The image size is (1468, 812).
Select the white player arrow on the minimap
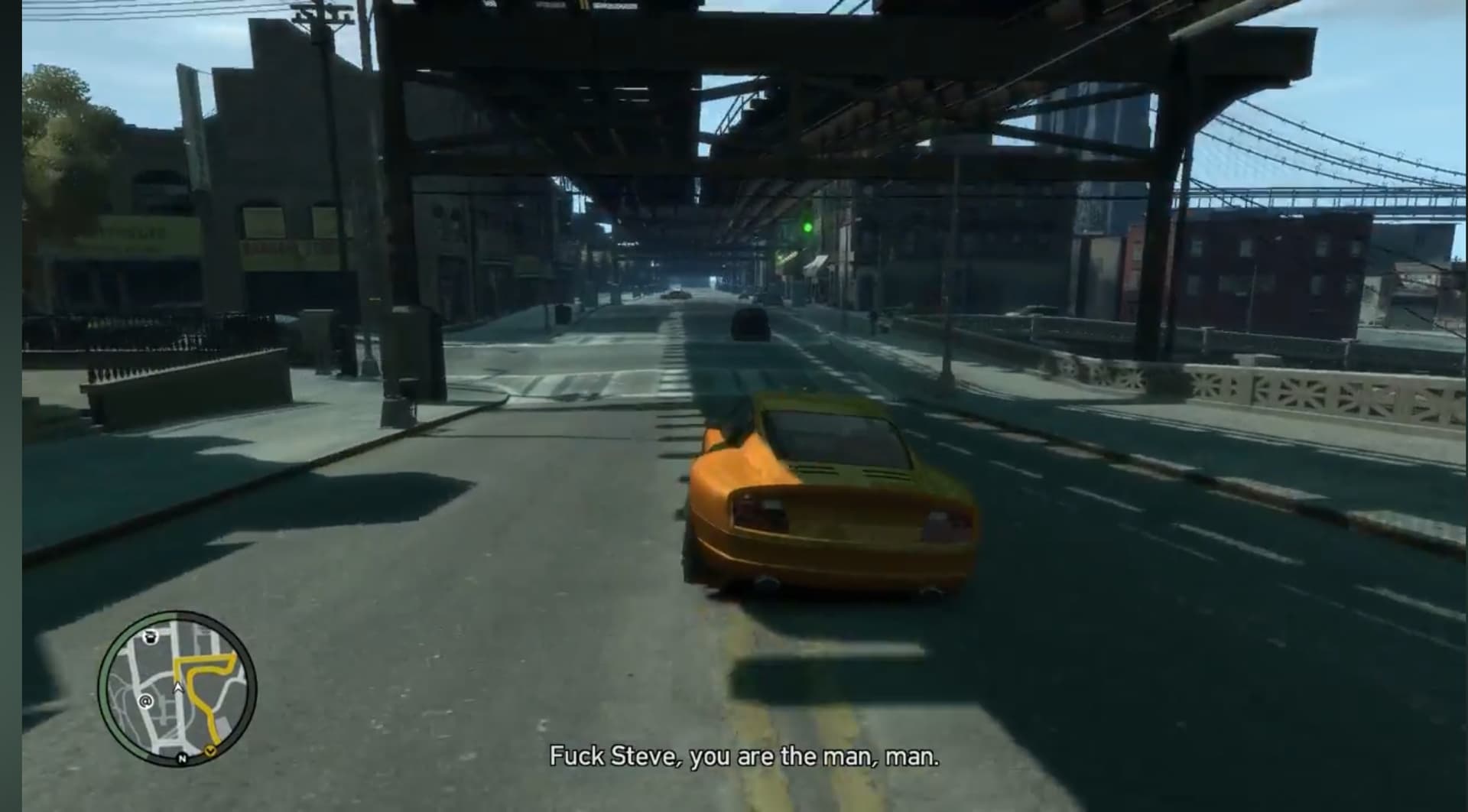pyautogui.click(x=179, y=687)
